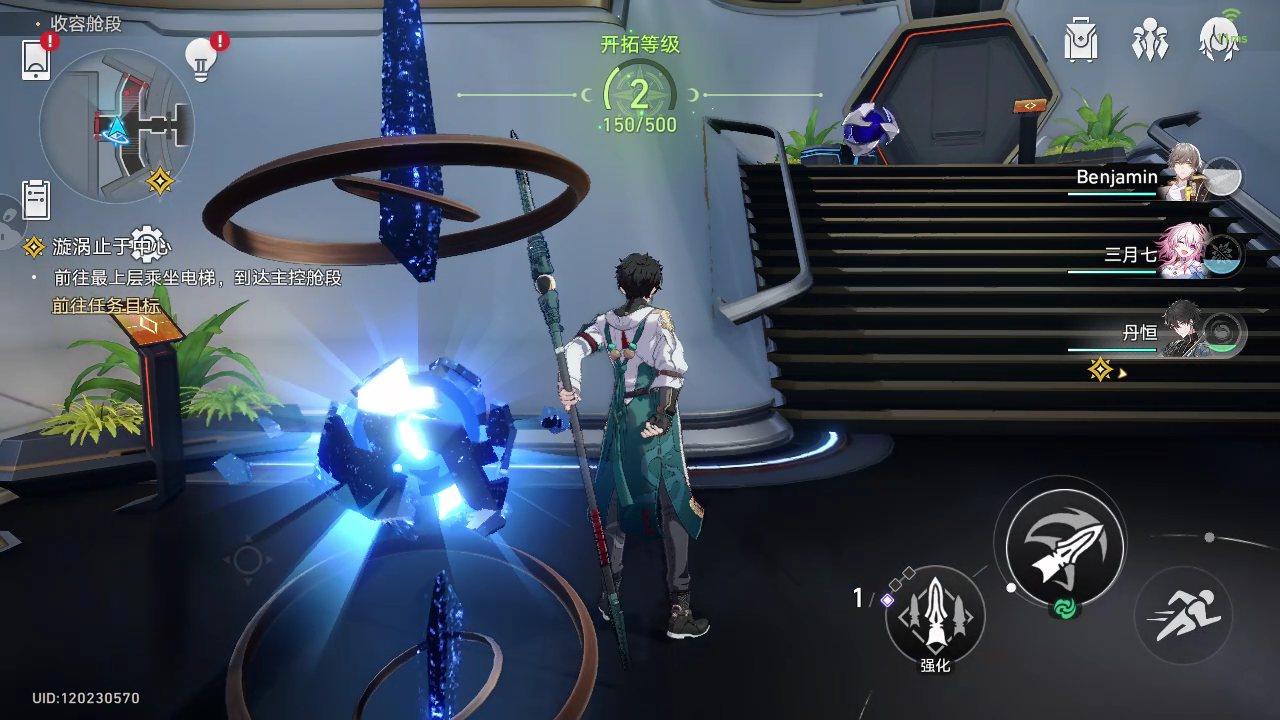Select the 漩涡止于中心 quest tracker
This screenshot has height=720, width=1280.
(x=100, y=246)
